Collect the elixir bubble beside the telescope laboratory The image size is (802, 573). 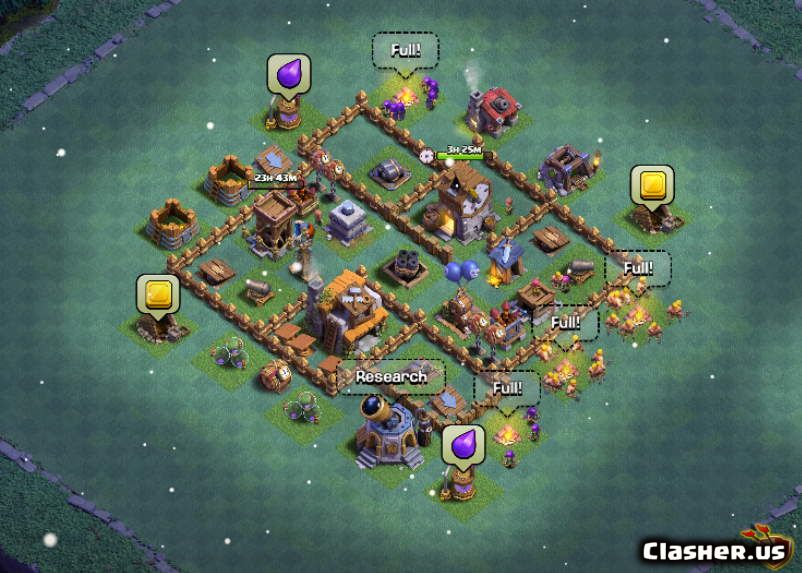pyautogui.click(x=463, y=443)
